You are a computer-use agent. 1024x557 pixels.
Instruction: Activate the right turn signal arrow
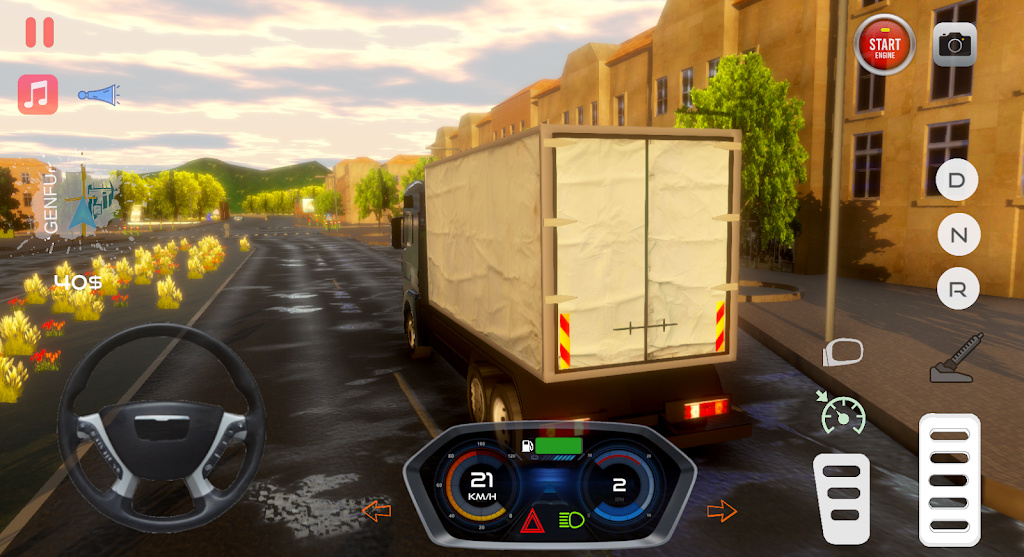pyautogui.click(x=721, y=511)
